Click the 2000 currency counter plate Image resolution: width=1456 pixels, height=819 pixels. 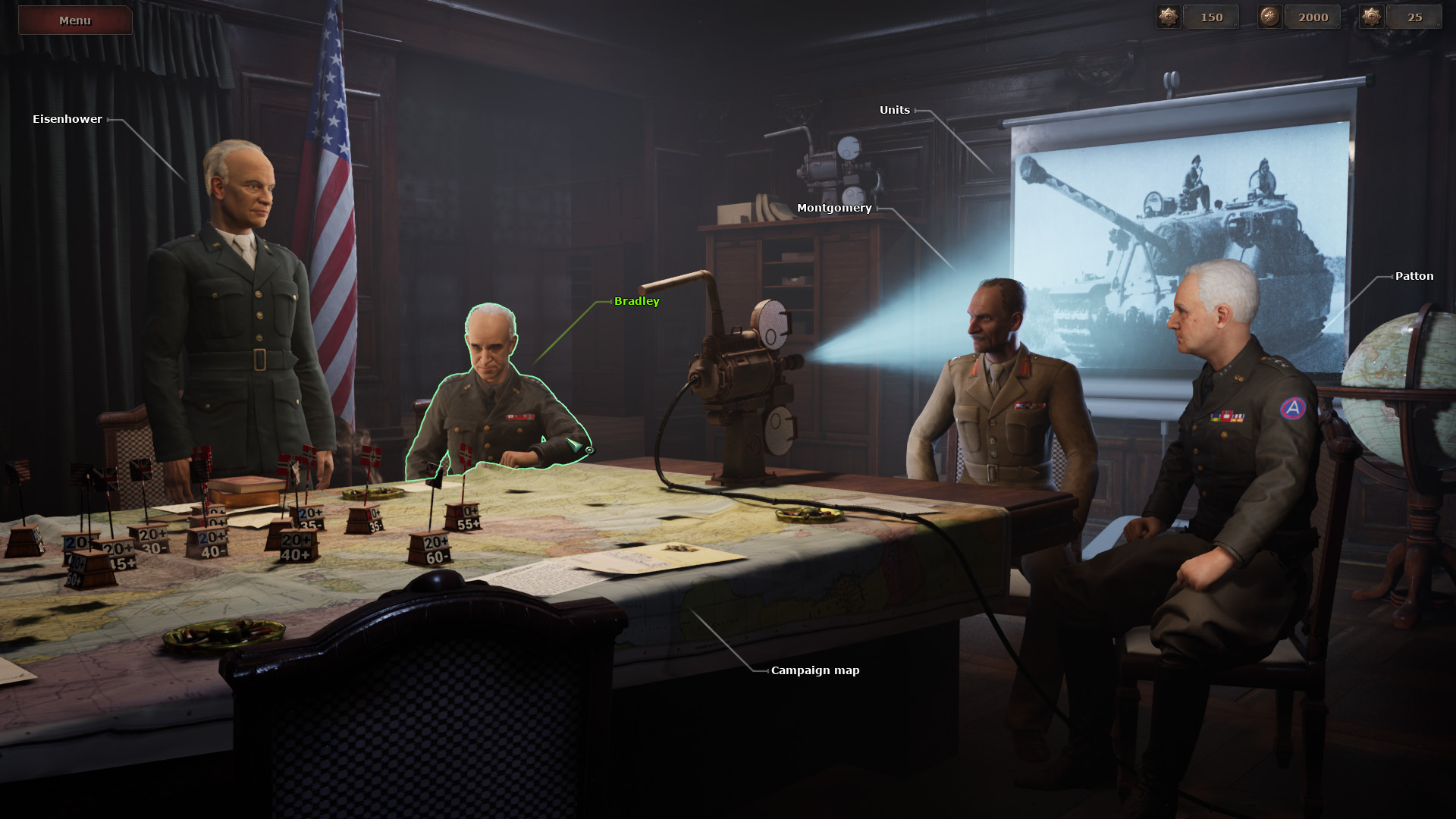point(1312,17)
